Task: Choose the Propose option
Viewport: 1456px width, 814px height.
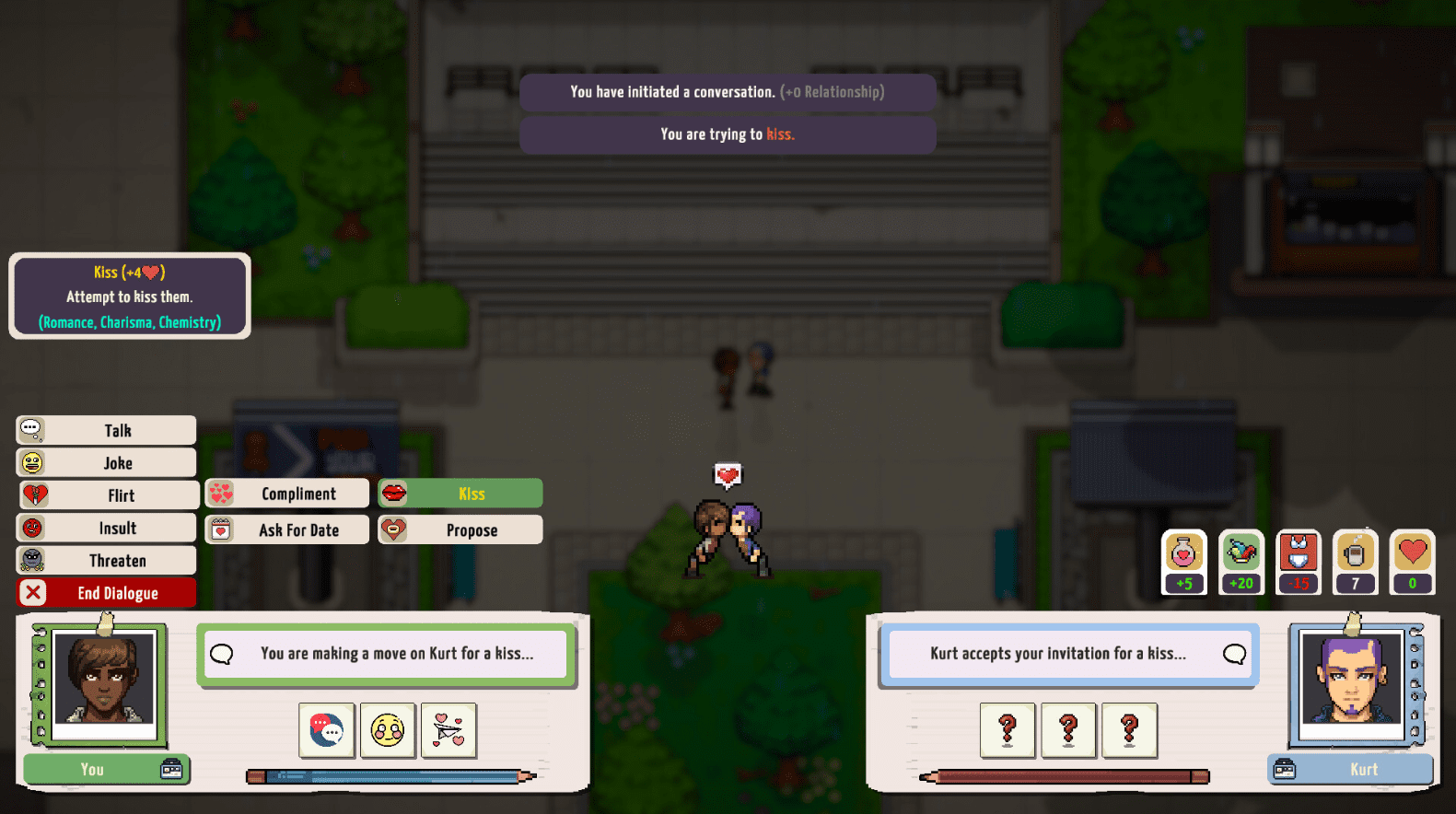Action: pos(460,529)
